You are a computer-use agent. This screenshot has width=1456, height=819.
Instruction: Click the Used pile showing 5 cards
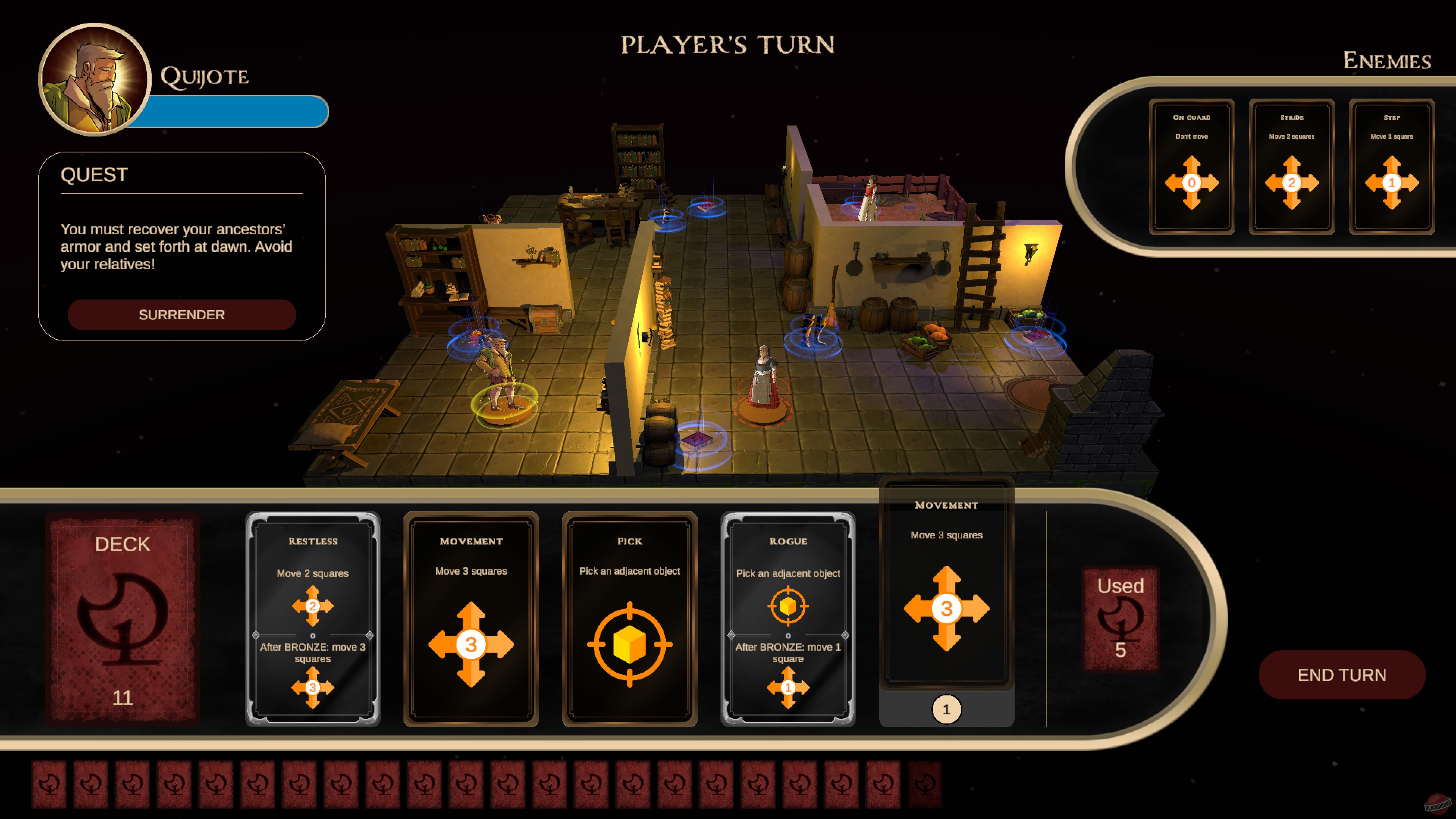[x=1120, y=619]
